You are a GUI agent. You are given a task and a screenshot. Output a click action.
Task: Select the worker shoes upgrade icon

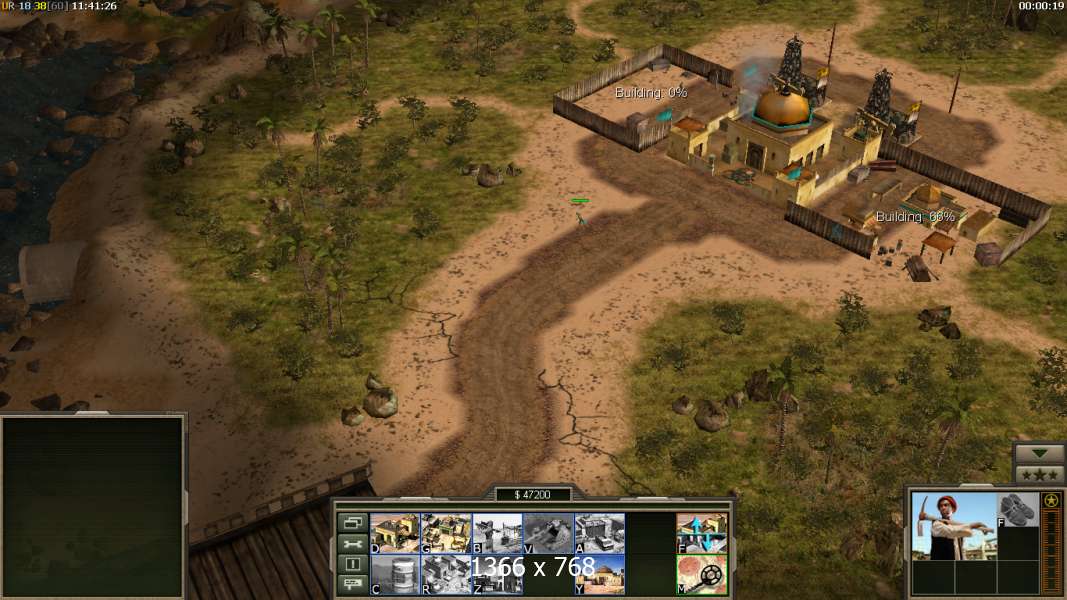pyautogui.click(x=1018, y=510)
